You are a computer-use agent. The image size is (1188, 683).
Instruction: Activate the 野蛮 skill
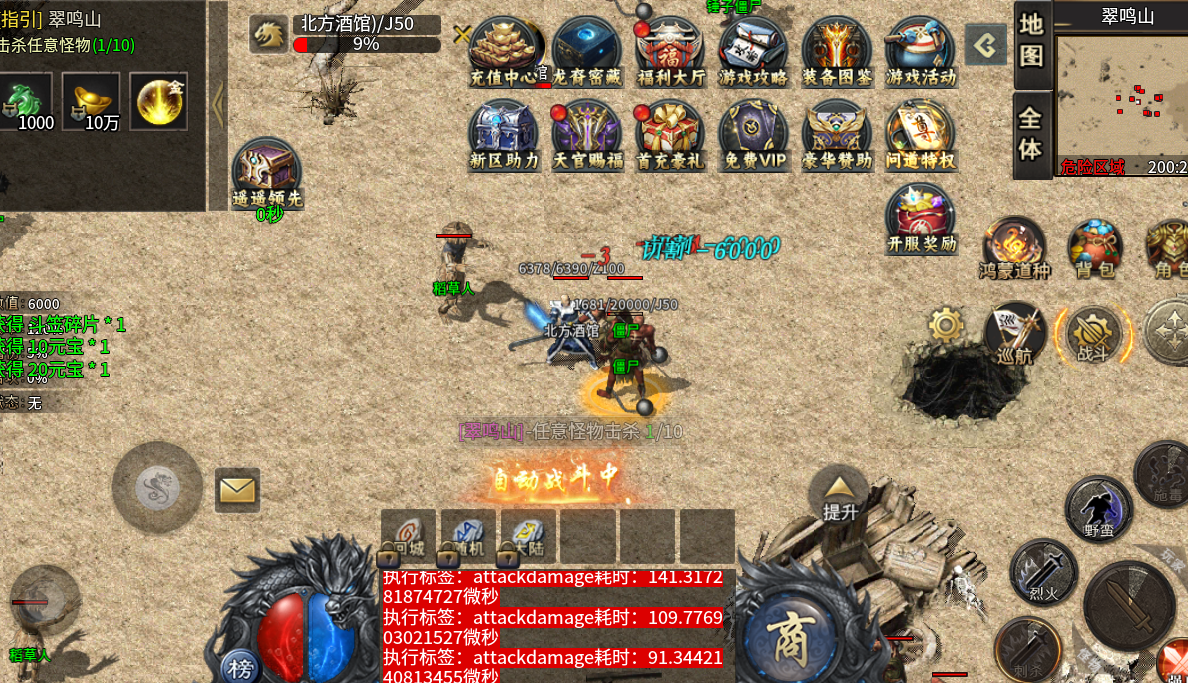pos(1098,508)
